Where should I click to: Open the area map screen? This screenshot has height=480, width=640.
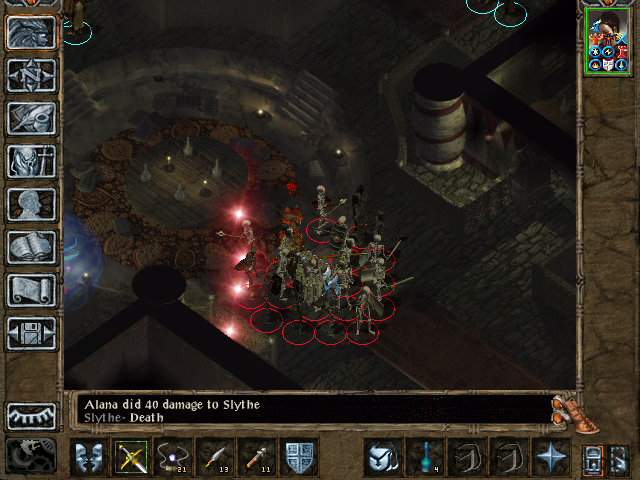pos(31,75)
